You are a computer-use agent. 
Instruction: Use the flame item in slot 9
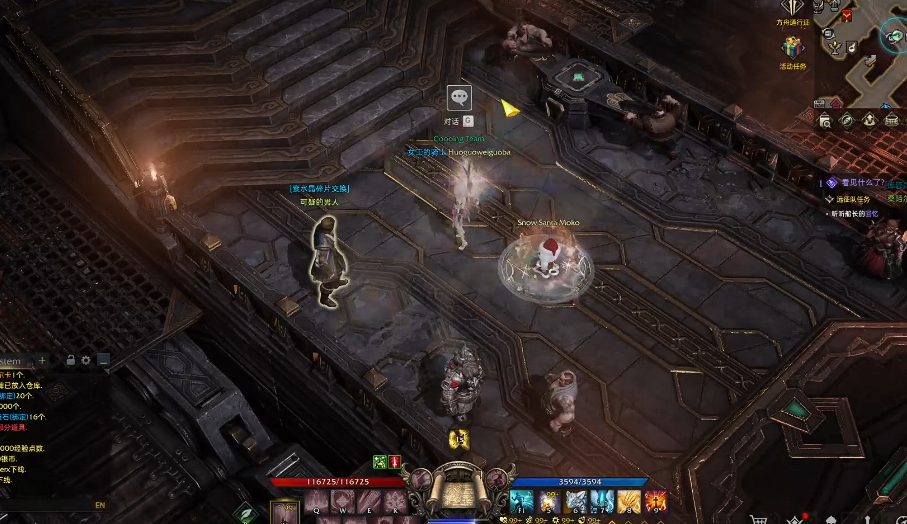point(656,501)
